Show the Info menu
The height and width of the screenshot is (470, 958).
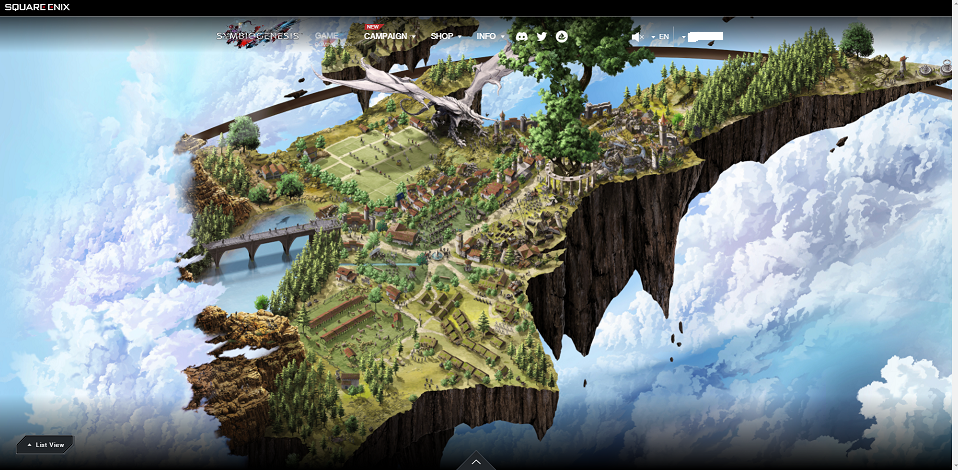(489, 37)
